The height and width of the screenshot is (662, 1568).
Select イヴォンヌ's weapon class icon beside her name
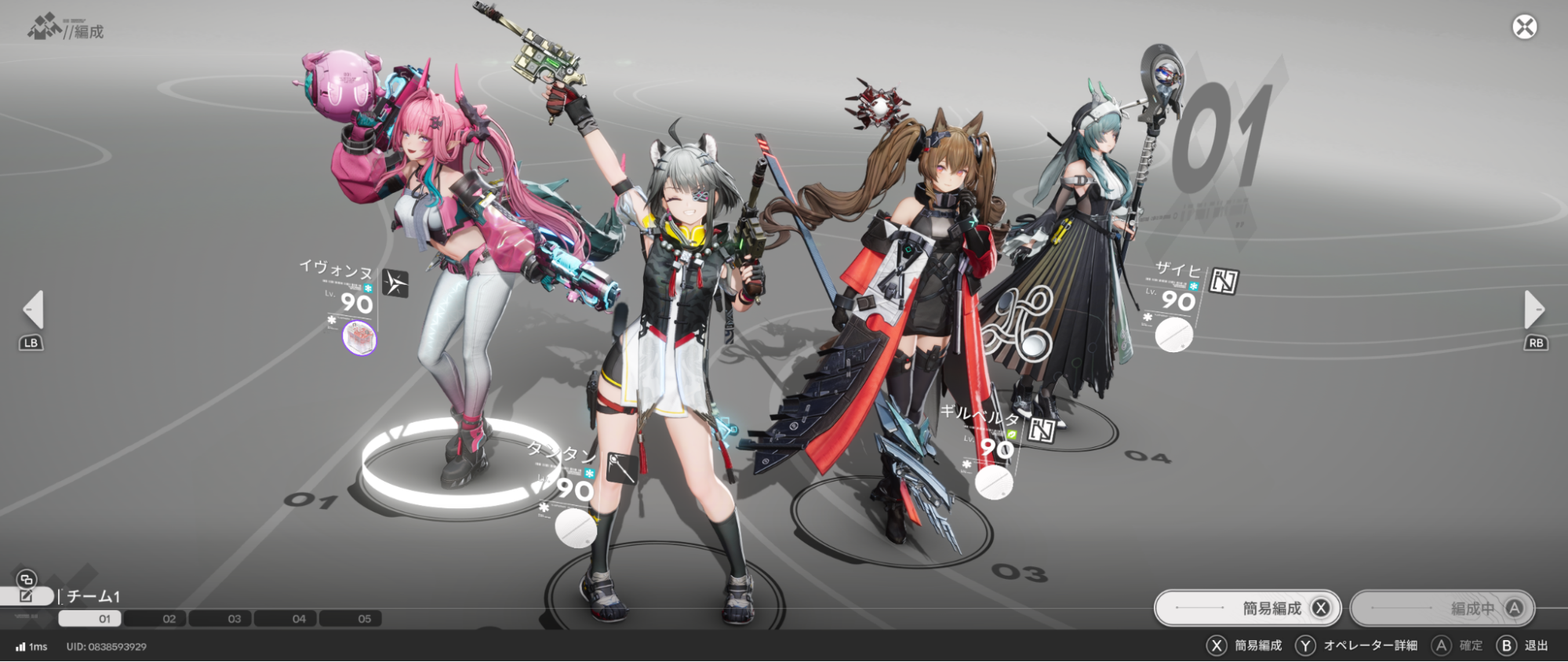[x=395, y=283]
